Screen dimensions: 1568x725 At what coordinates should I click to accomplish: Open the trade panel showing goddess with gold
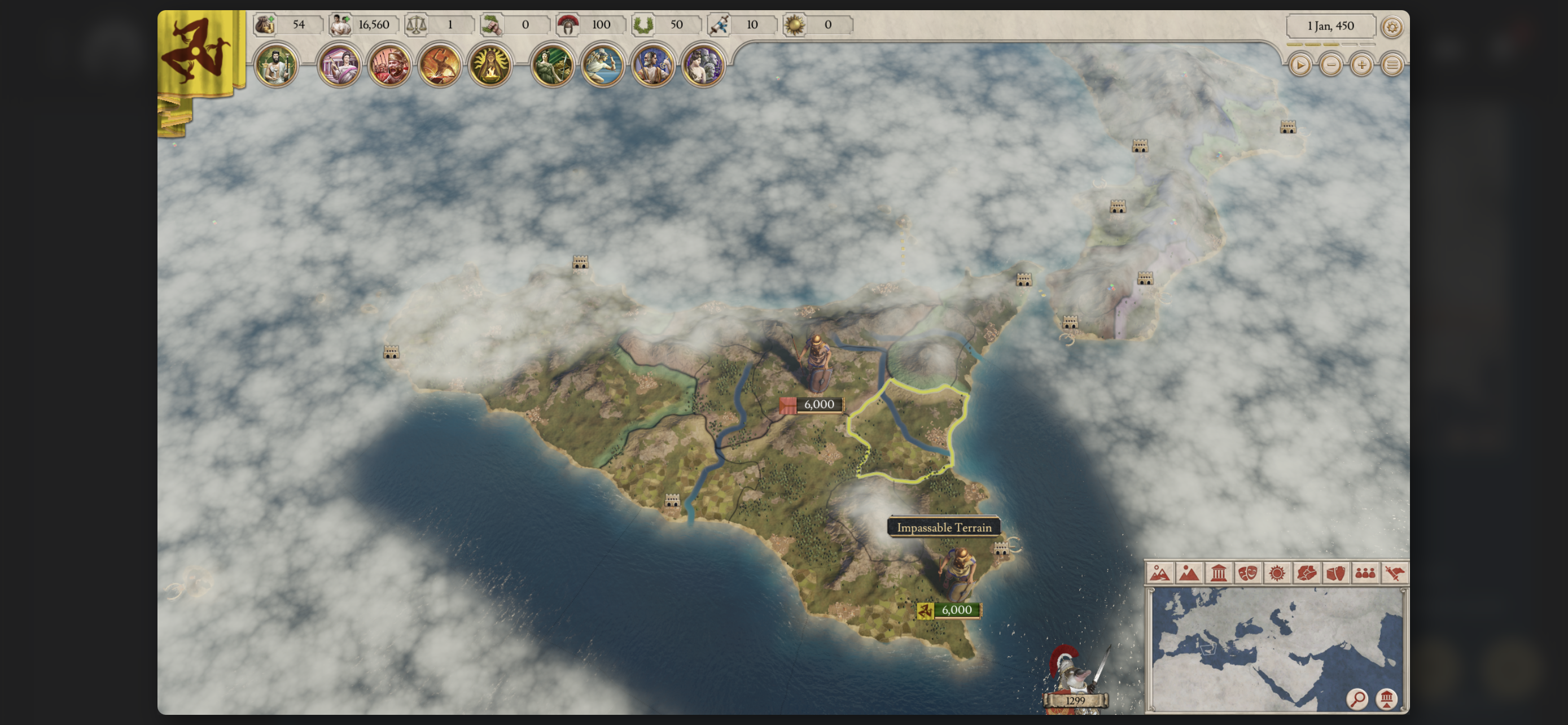tap(552, 65)
